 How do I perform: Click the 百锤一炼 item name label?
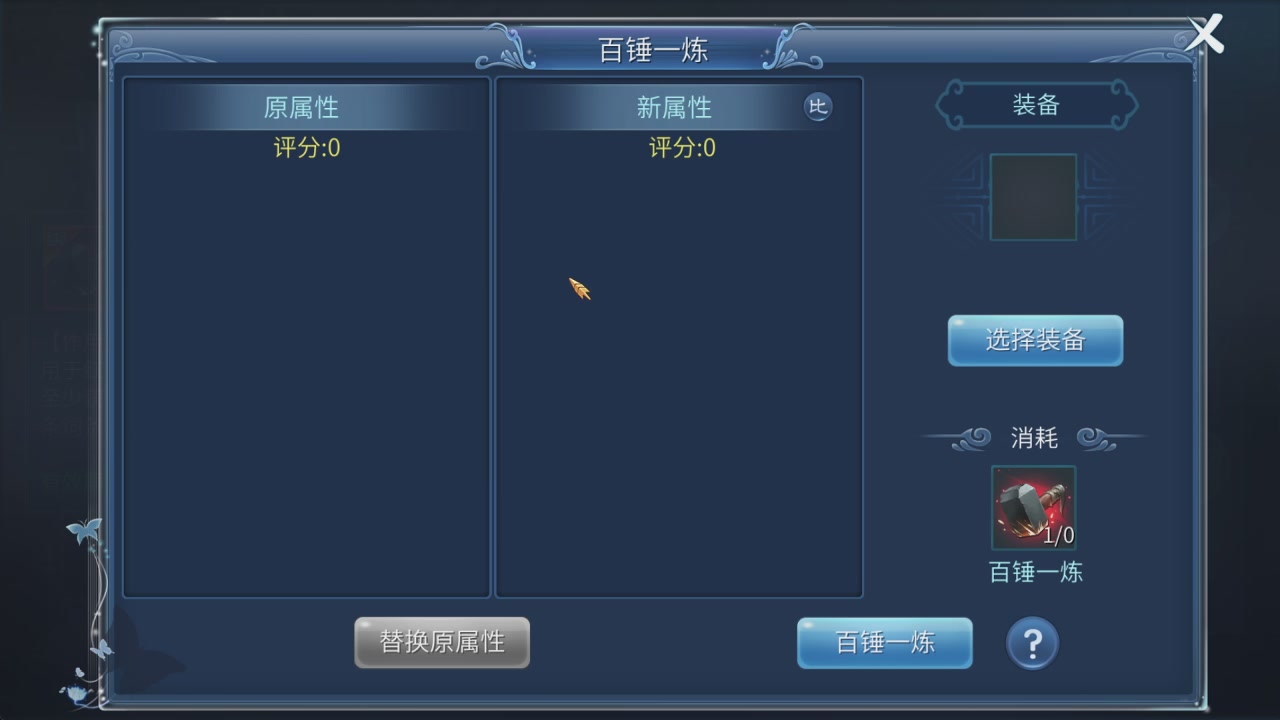(1034, 572)
